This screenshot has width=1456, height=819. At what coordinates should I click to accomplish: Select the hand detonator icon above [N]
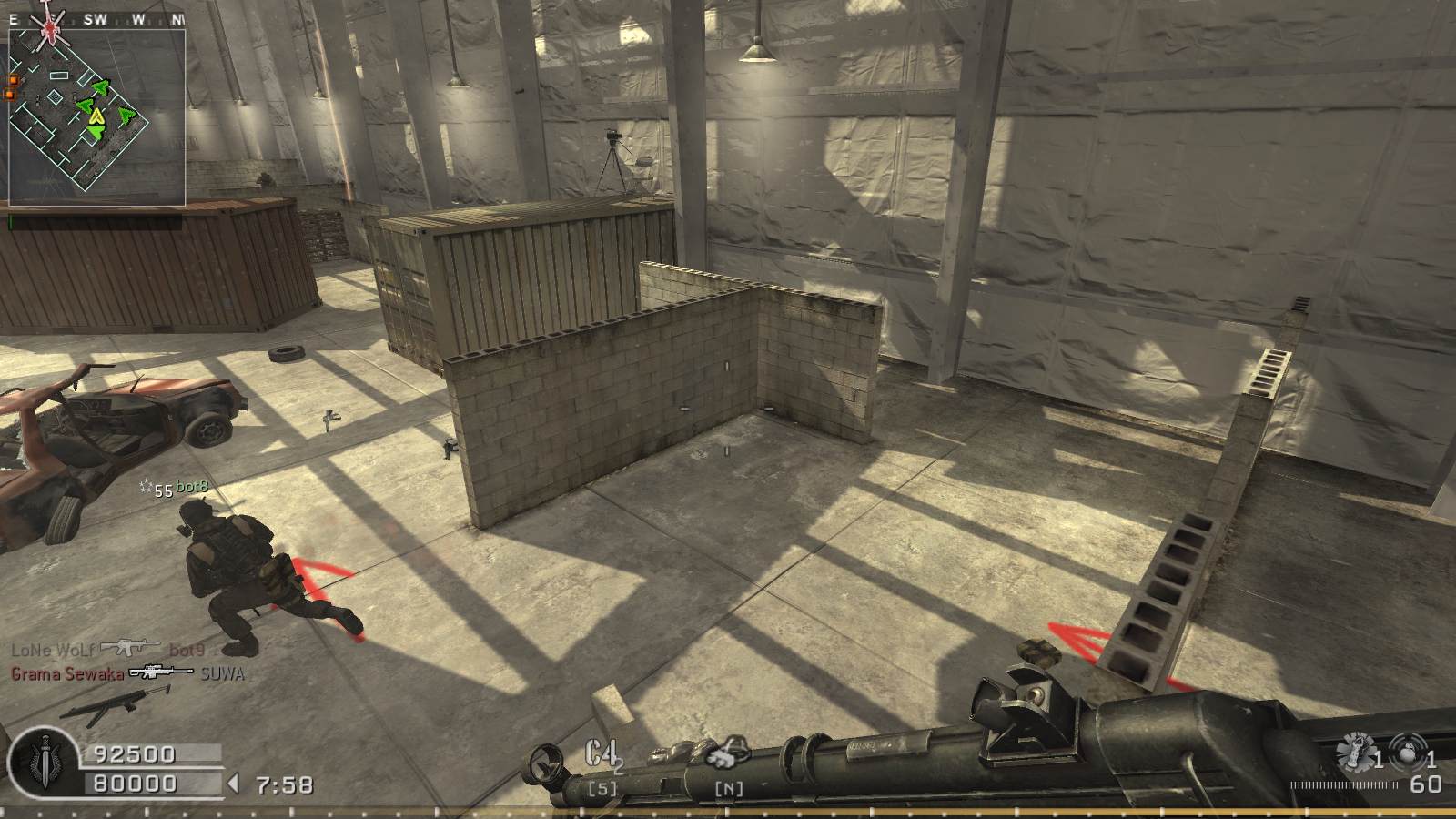click(728, 755)
